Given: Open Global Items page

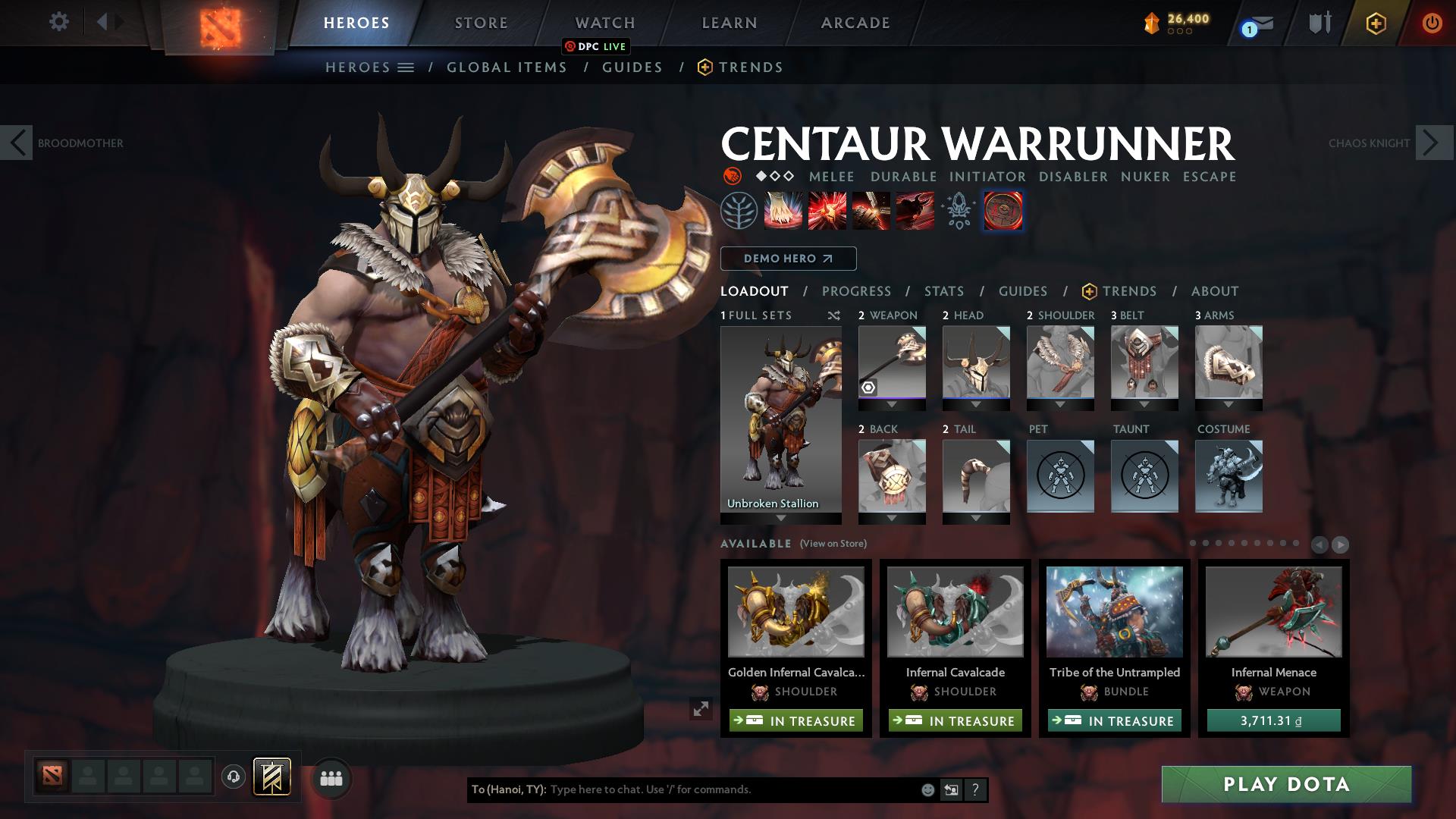Looking at the screenshot, I should [507, 67].
